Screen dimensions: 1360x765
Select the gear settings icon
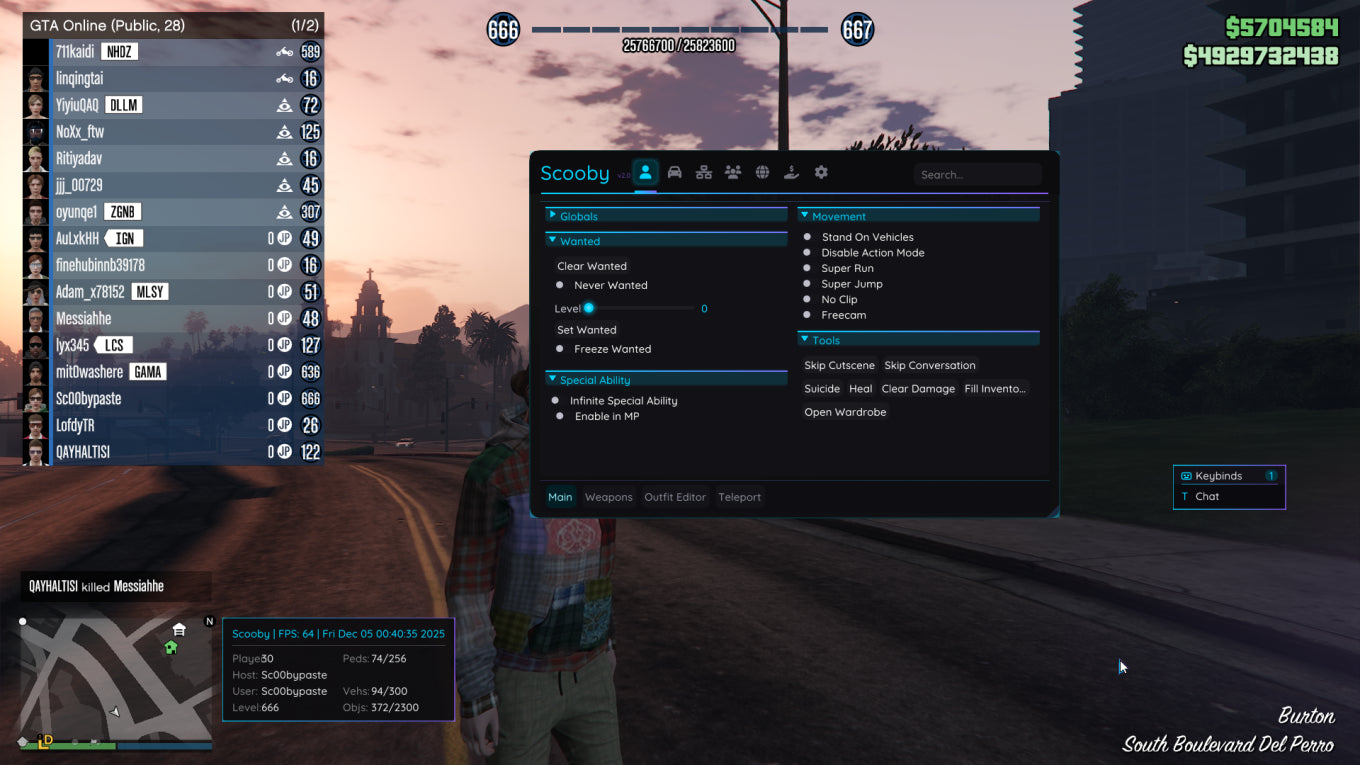click(x=821, y=173)
